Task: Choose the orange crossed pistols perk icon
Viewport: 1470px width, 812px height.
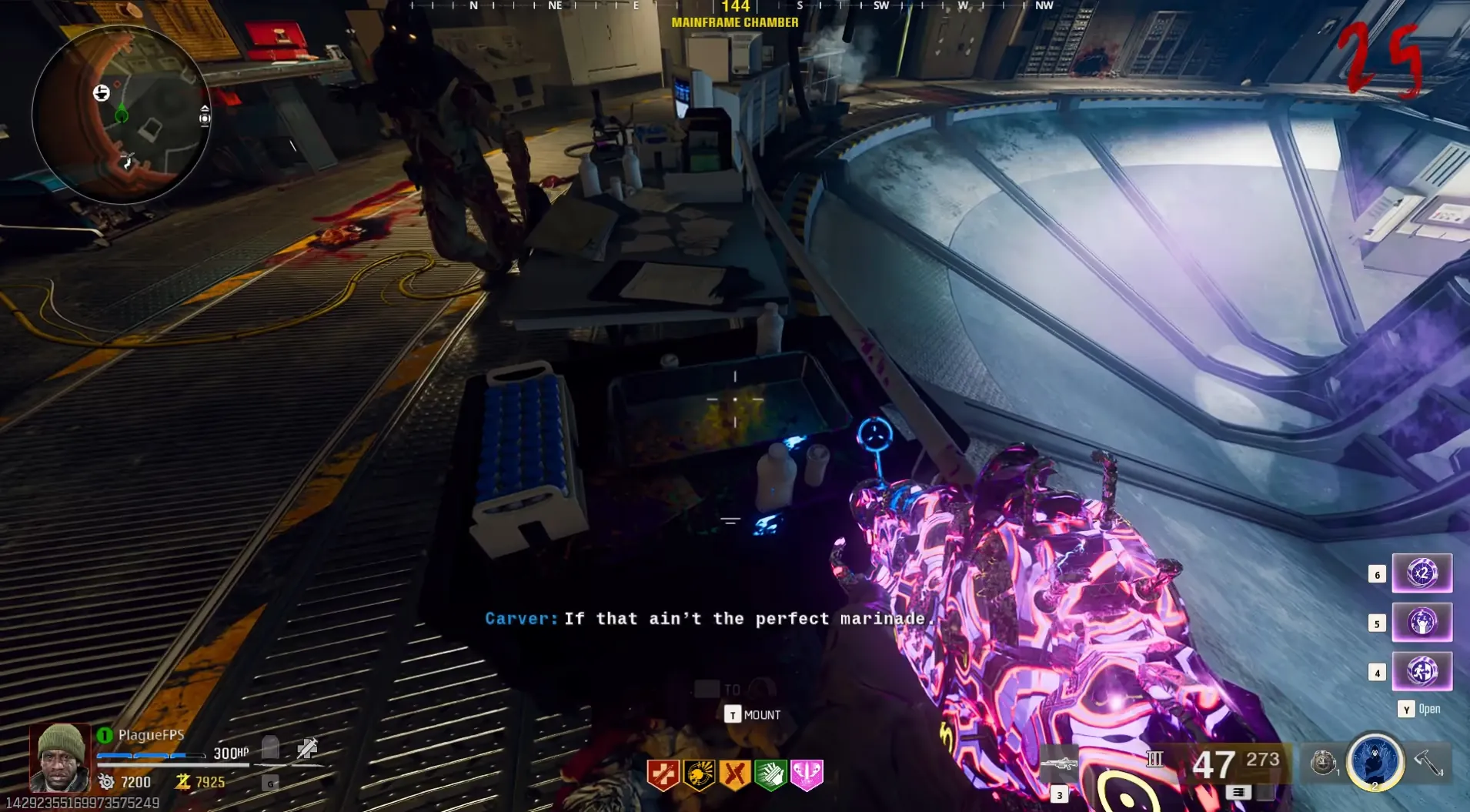Action: pyautogui.click(x=735, y=775)
